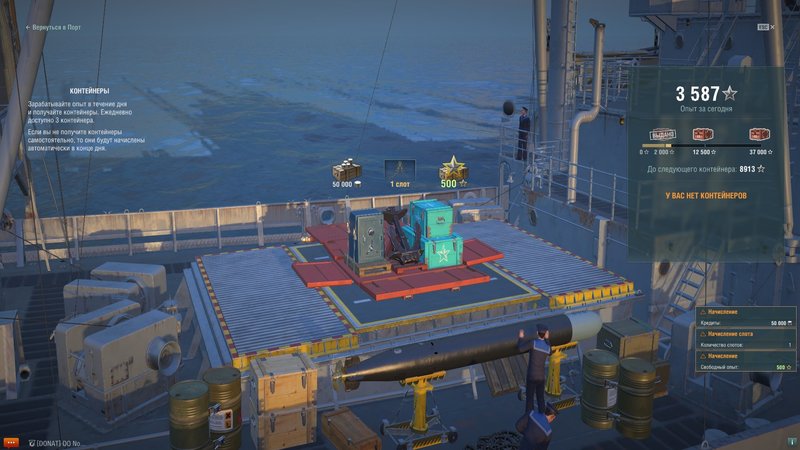Screen dimensions: 800x450
Task: Select the 50 000 credits reward icon
Action: click(345, 170)
